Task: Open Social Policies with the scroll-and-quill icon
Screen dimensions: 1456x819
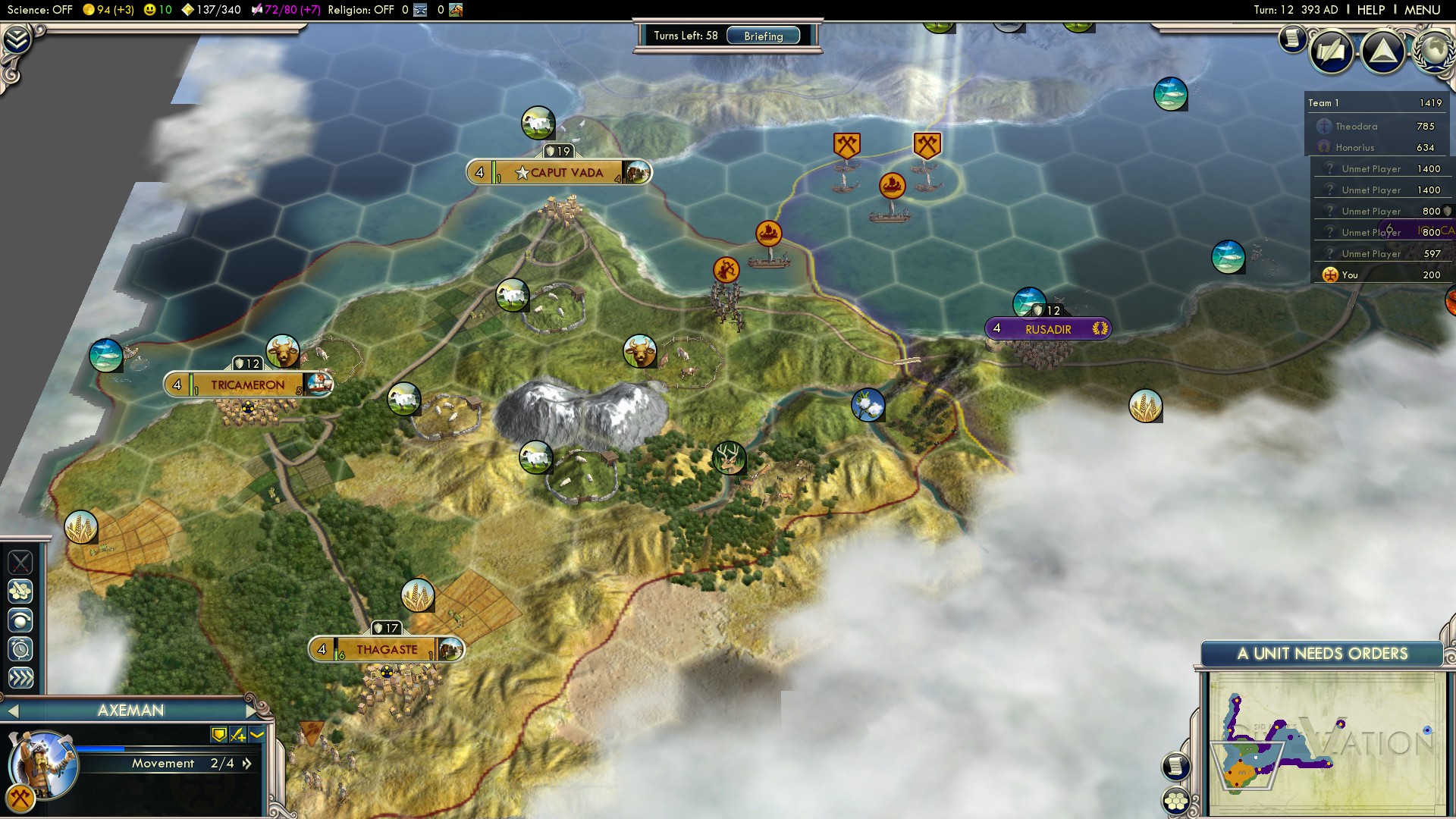Action: click(x=1331, y=52)
